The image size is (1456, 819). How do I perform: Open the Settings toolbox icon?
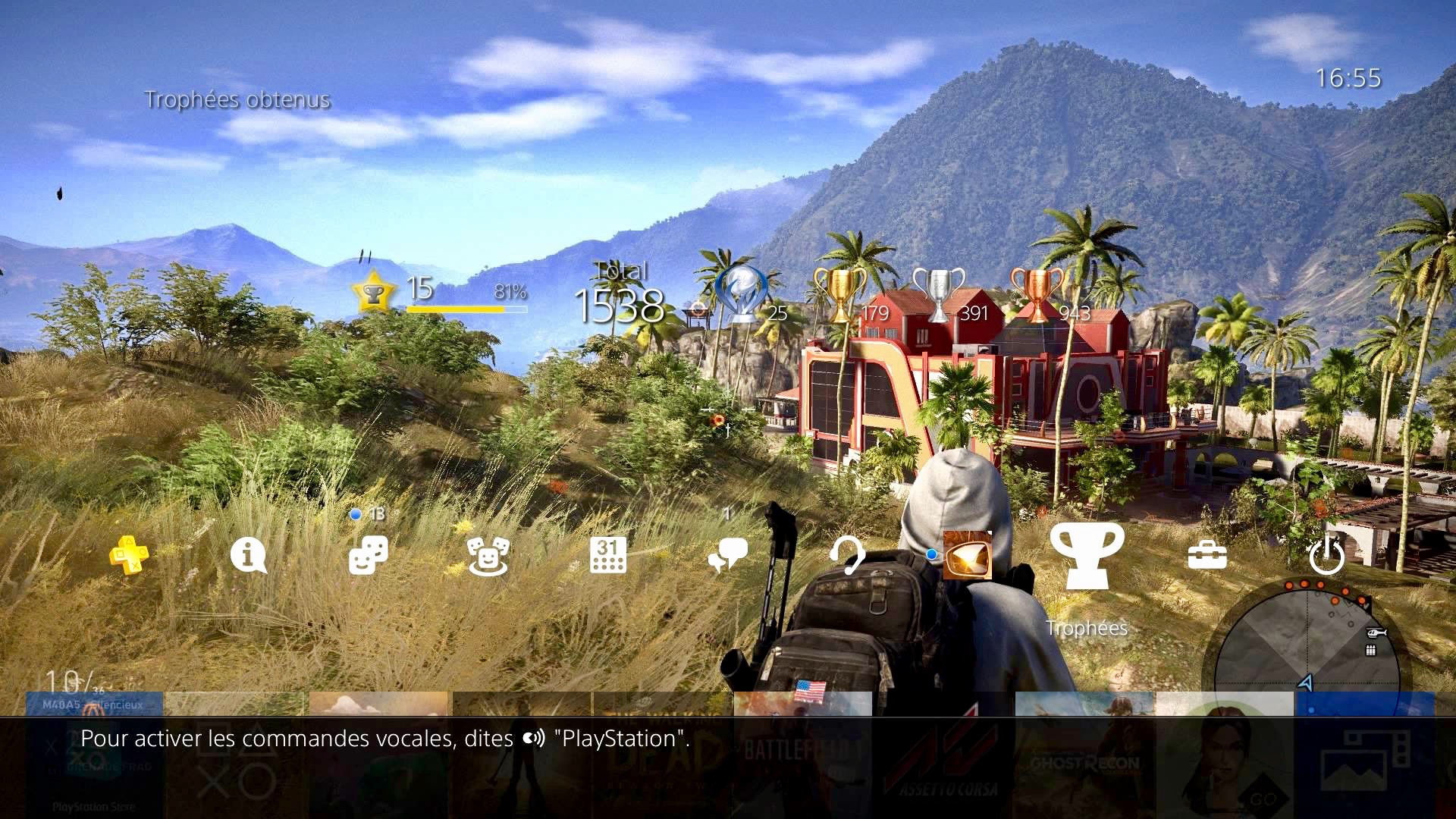tap(1207, 556)
